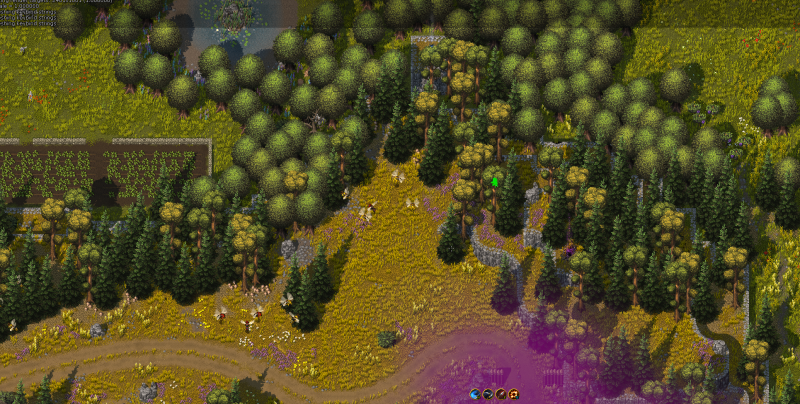Activate the blue swirl ability icon
This screenshot has width=800, height=404.
(474, 394)
